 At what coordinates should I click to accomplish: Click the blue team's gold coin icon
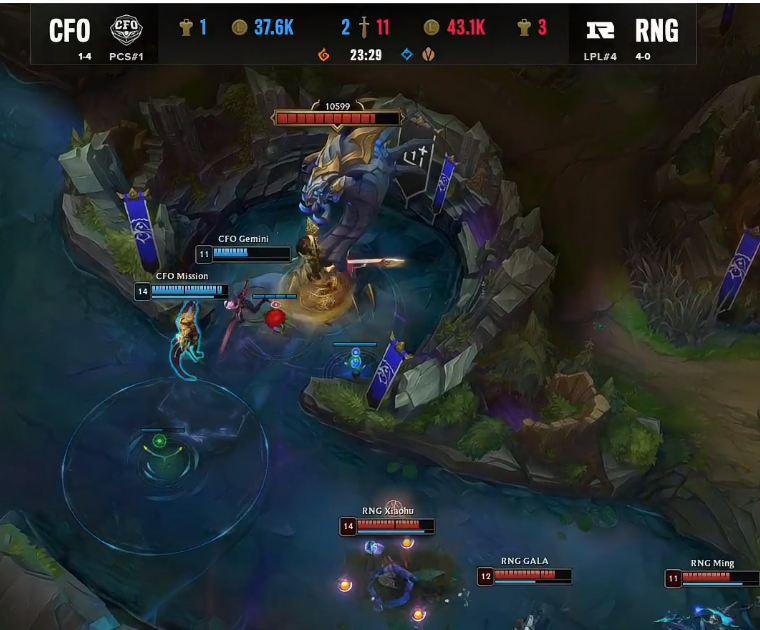click(239, 27)
